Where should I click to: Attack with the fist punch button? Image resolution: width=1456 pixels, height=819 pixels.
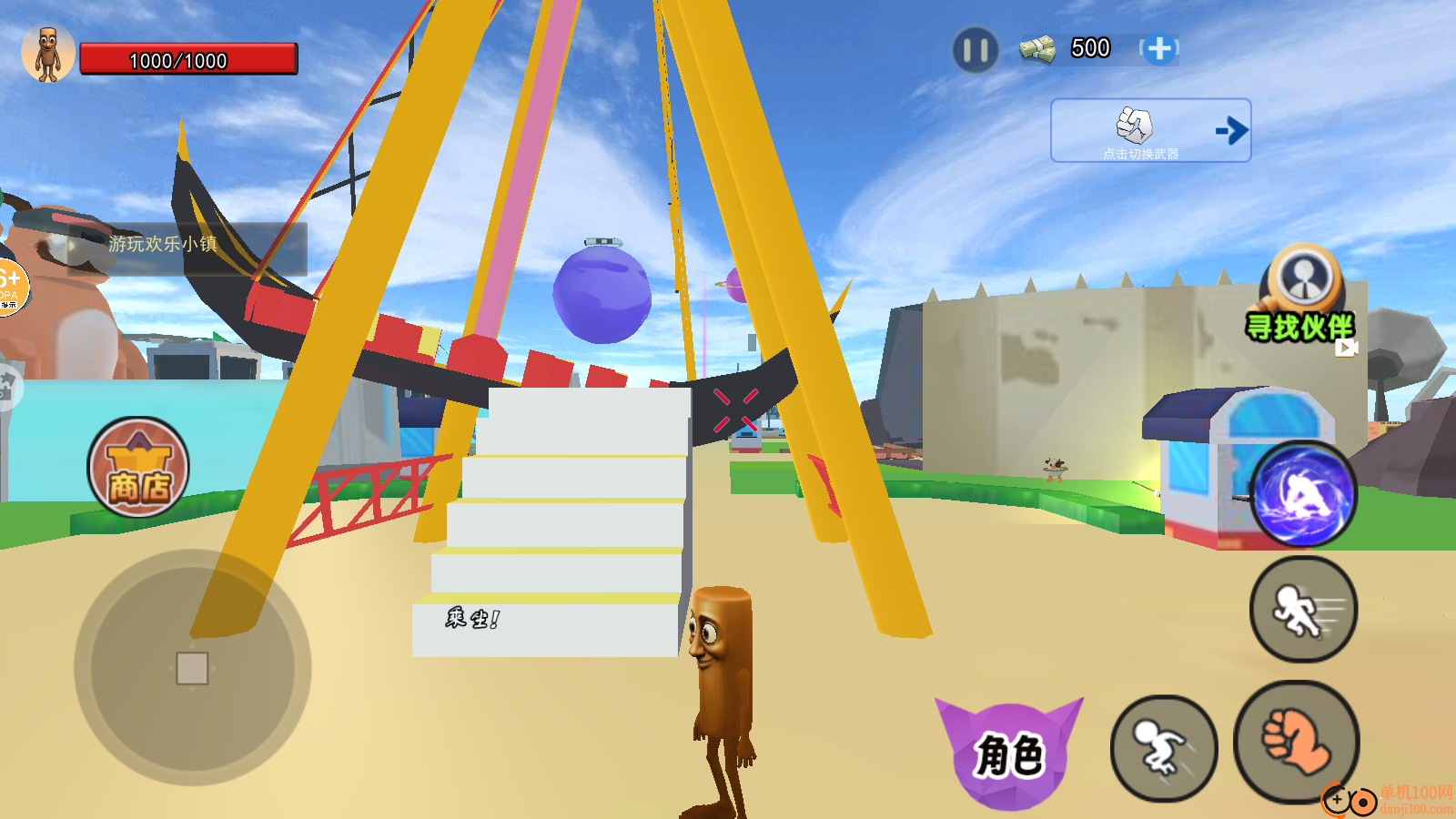[1296, 742]
